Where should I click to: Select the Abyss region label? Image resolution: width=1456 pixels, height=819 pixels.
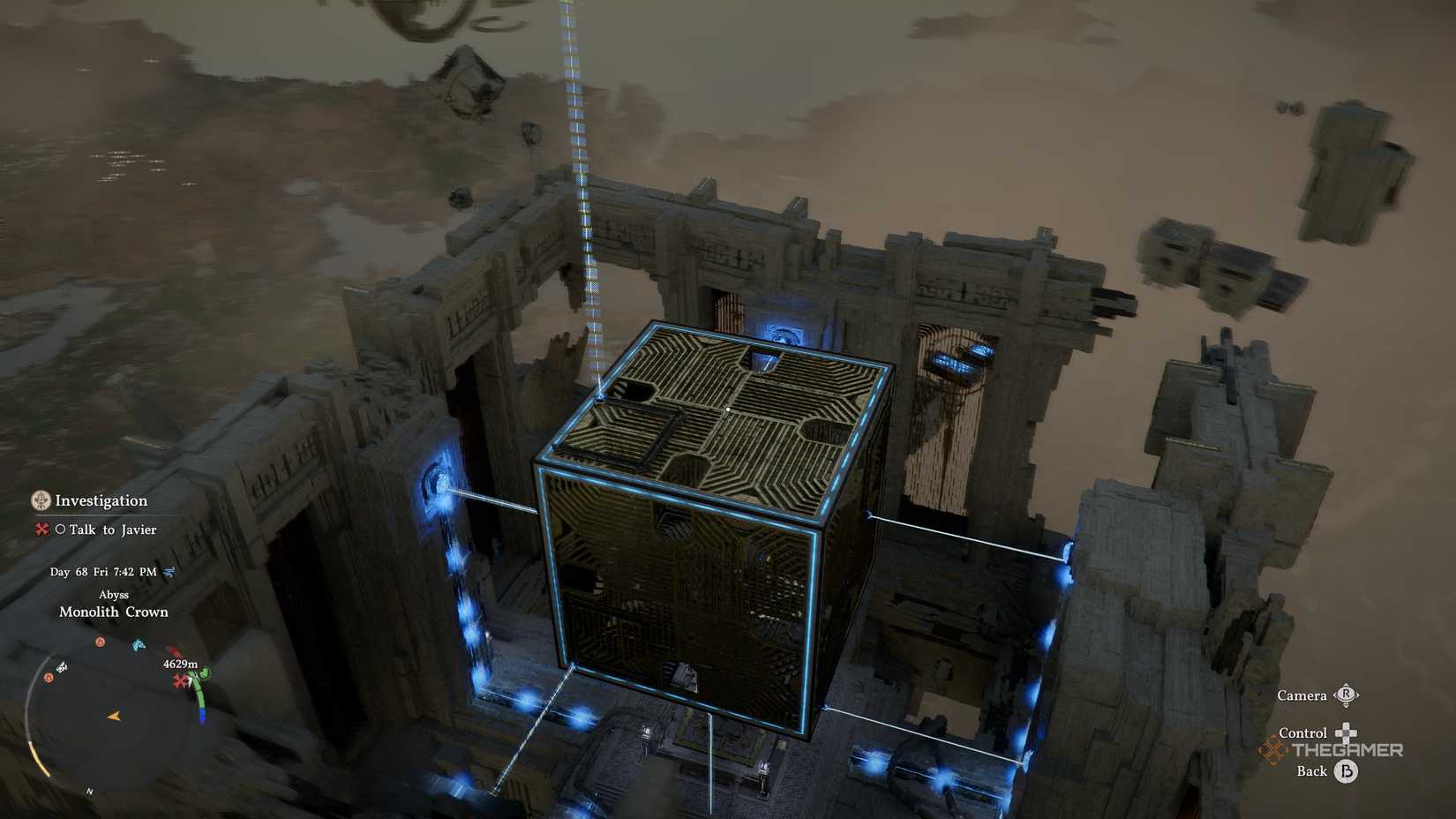coord(115,593)
